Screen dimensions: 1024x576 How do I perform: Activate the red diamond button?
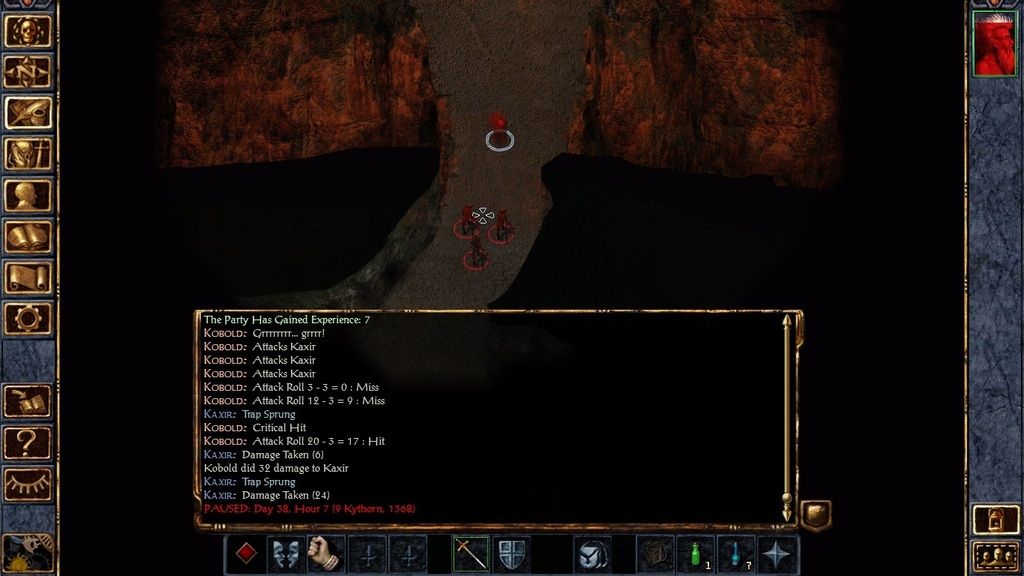[244, 554]
